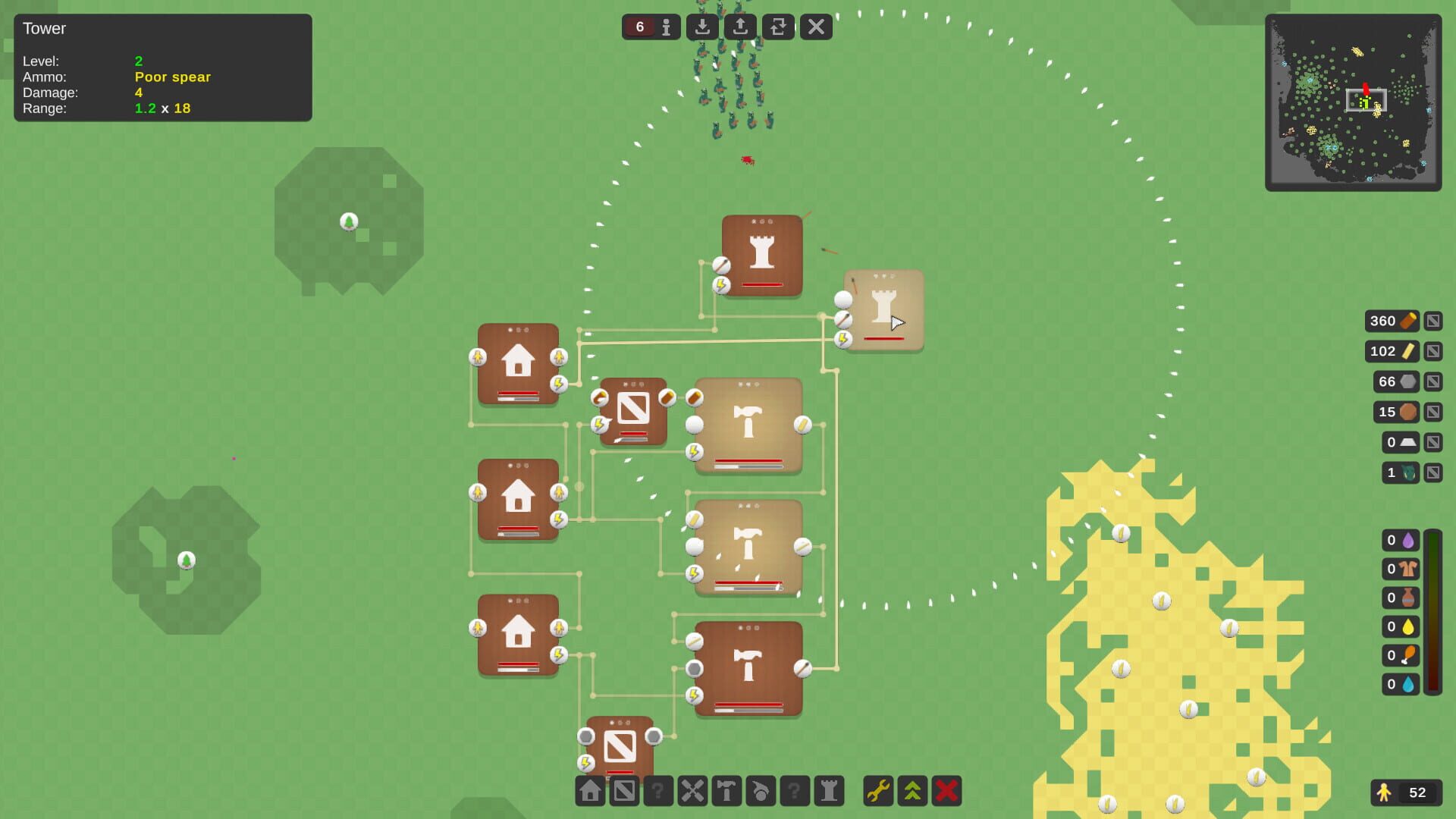This screenshot has width=1456, height=819.
Task: Select the crossed-tools building icon
Action: [x=692, y=791]
